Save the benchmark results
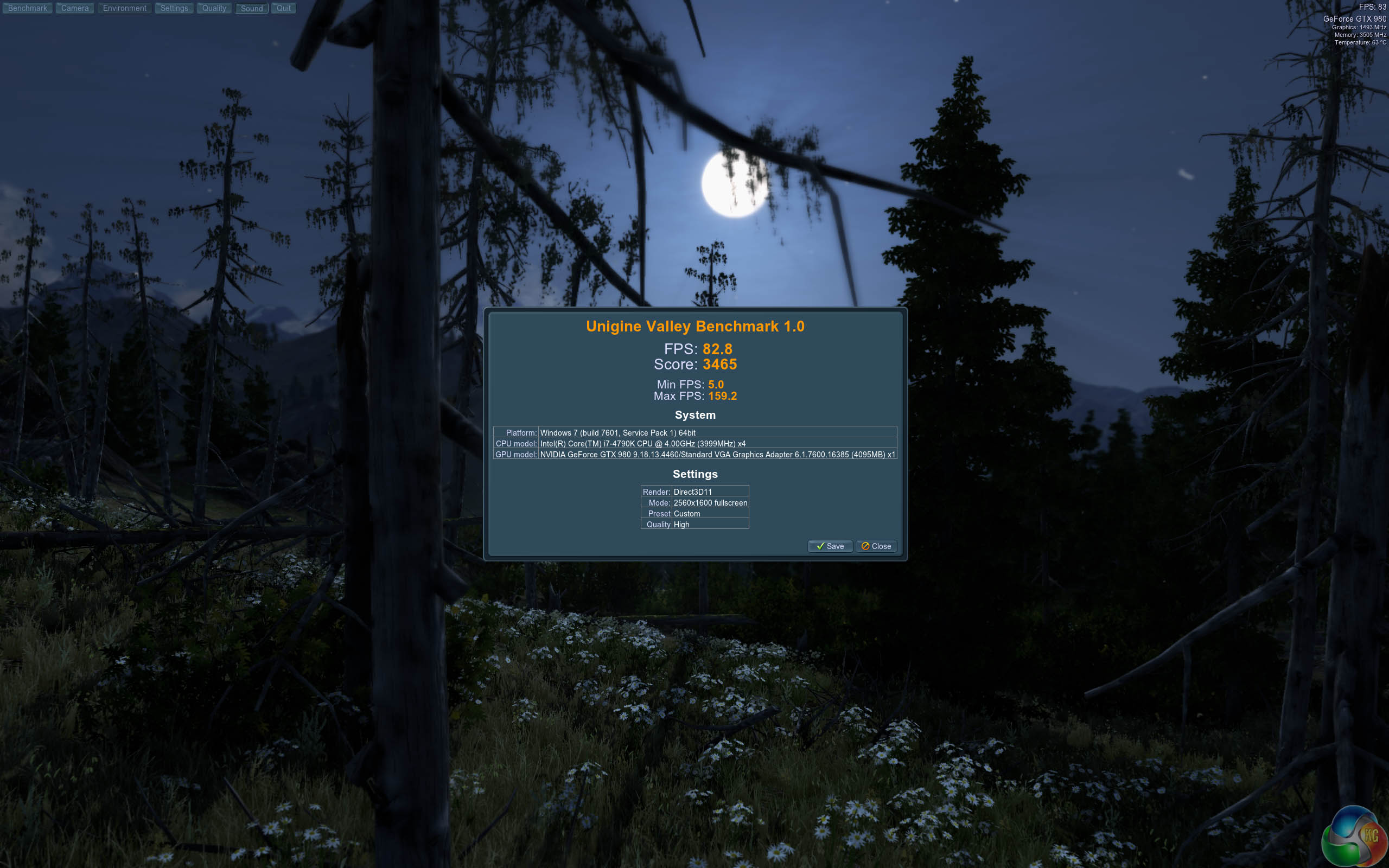 pos(830,546)
